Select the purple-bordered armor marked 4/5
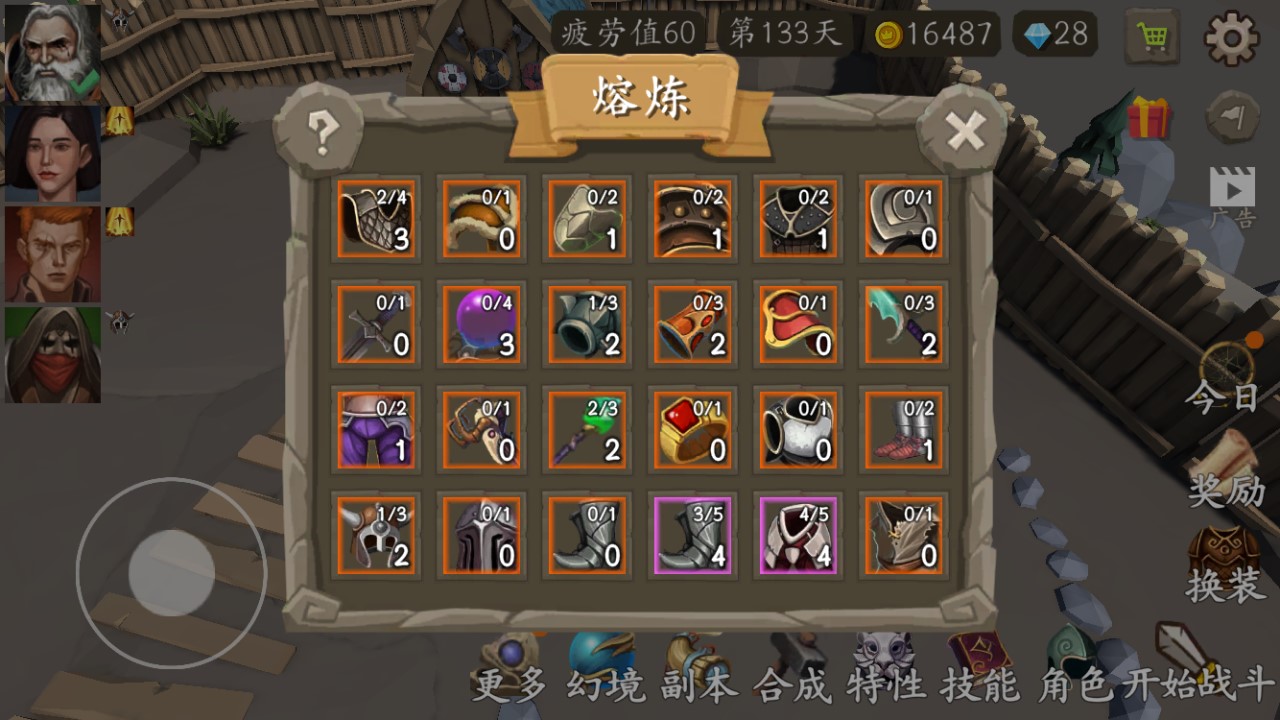 798,536
